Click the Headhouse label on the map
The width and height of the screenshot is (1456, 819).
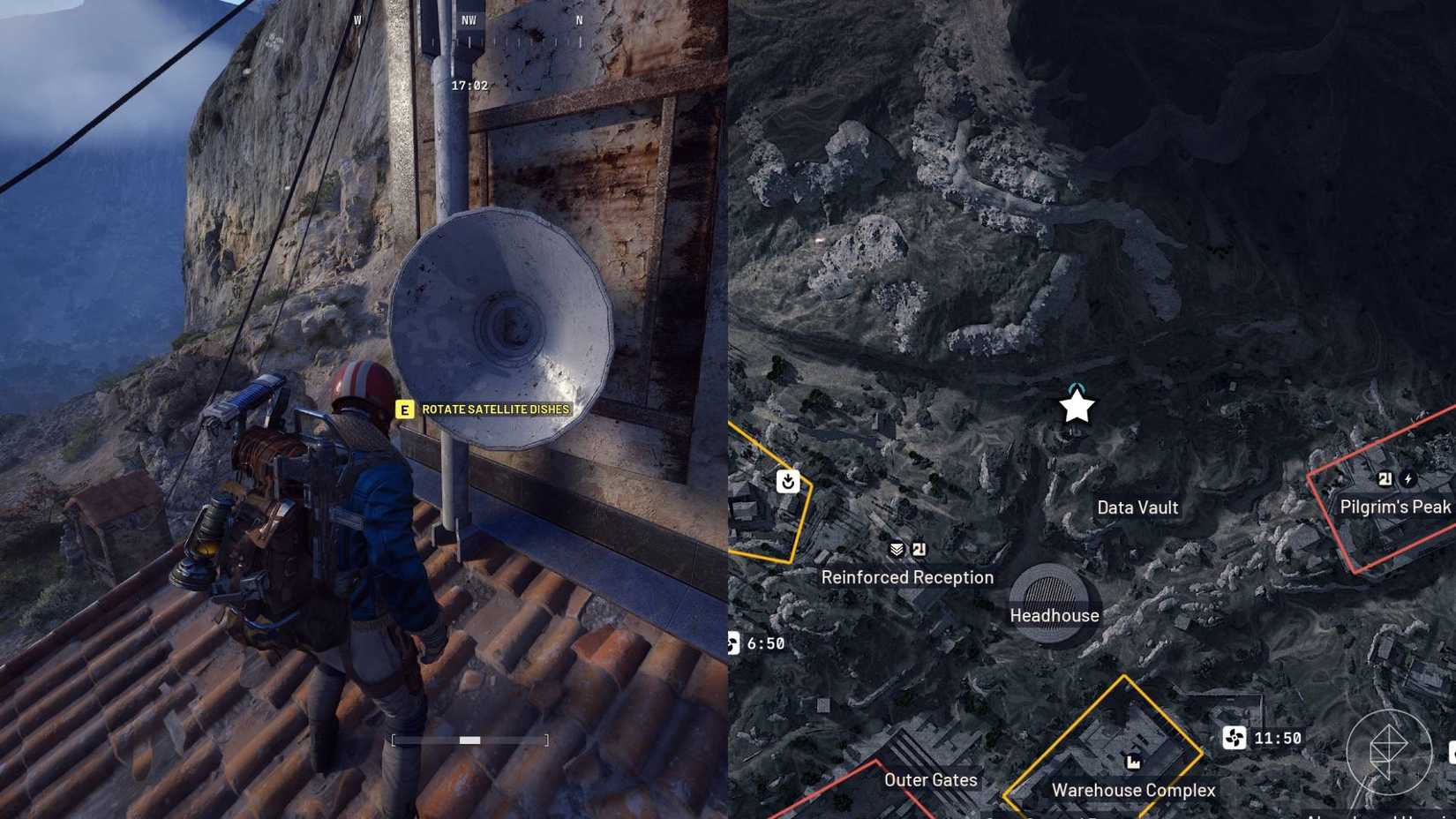coord(1054,615)
